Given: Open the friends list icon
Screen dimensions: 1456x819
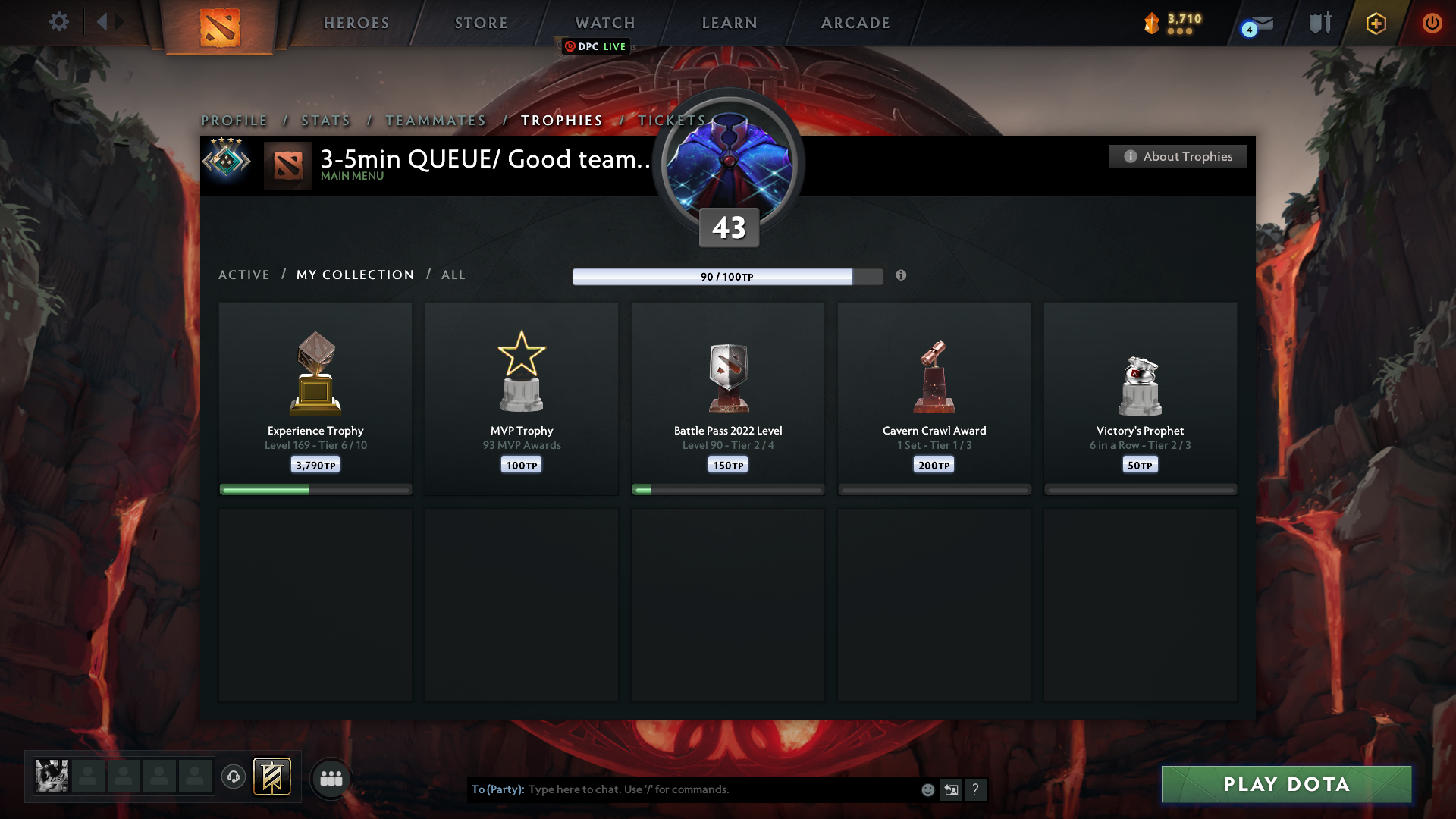Looking at the screenshot, I should tap(331, 778).
